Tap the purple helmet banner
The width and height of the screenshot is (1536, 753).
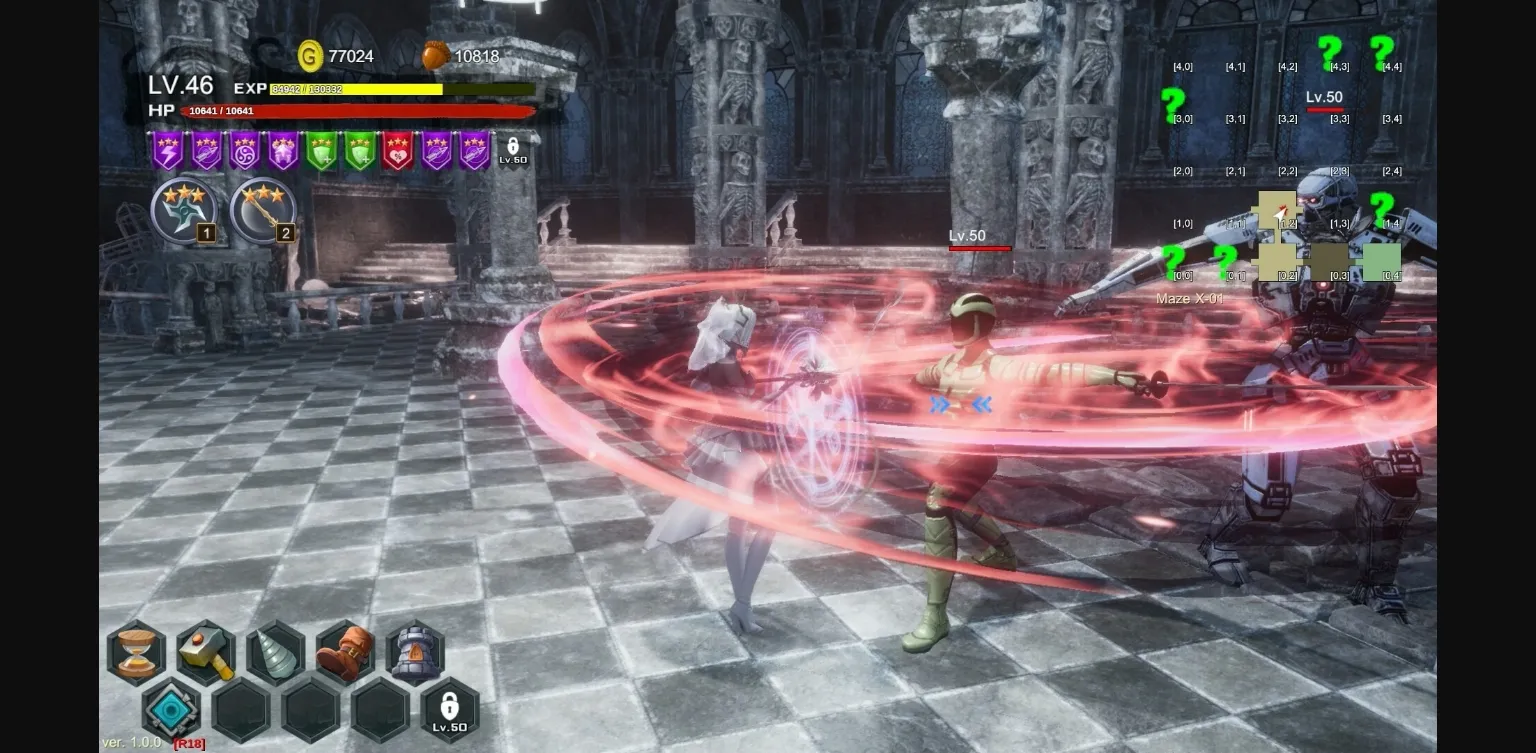pyautogui.click(x=283, y=151)
